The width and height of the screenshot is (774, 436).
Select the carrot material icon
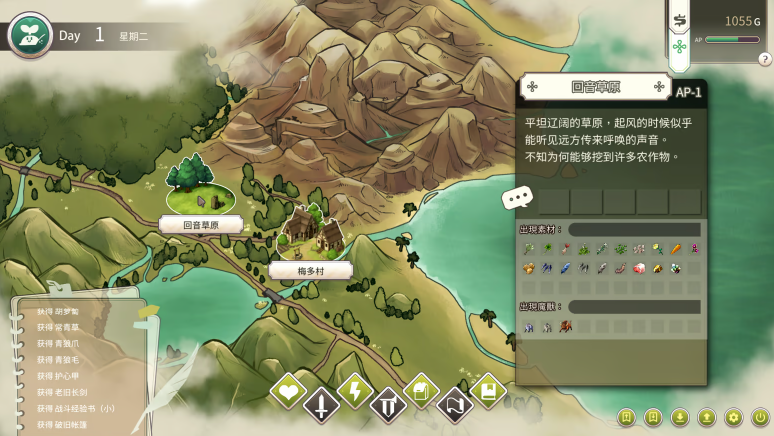[675, 248]
